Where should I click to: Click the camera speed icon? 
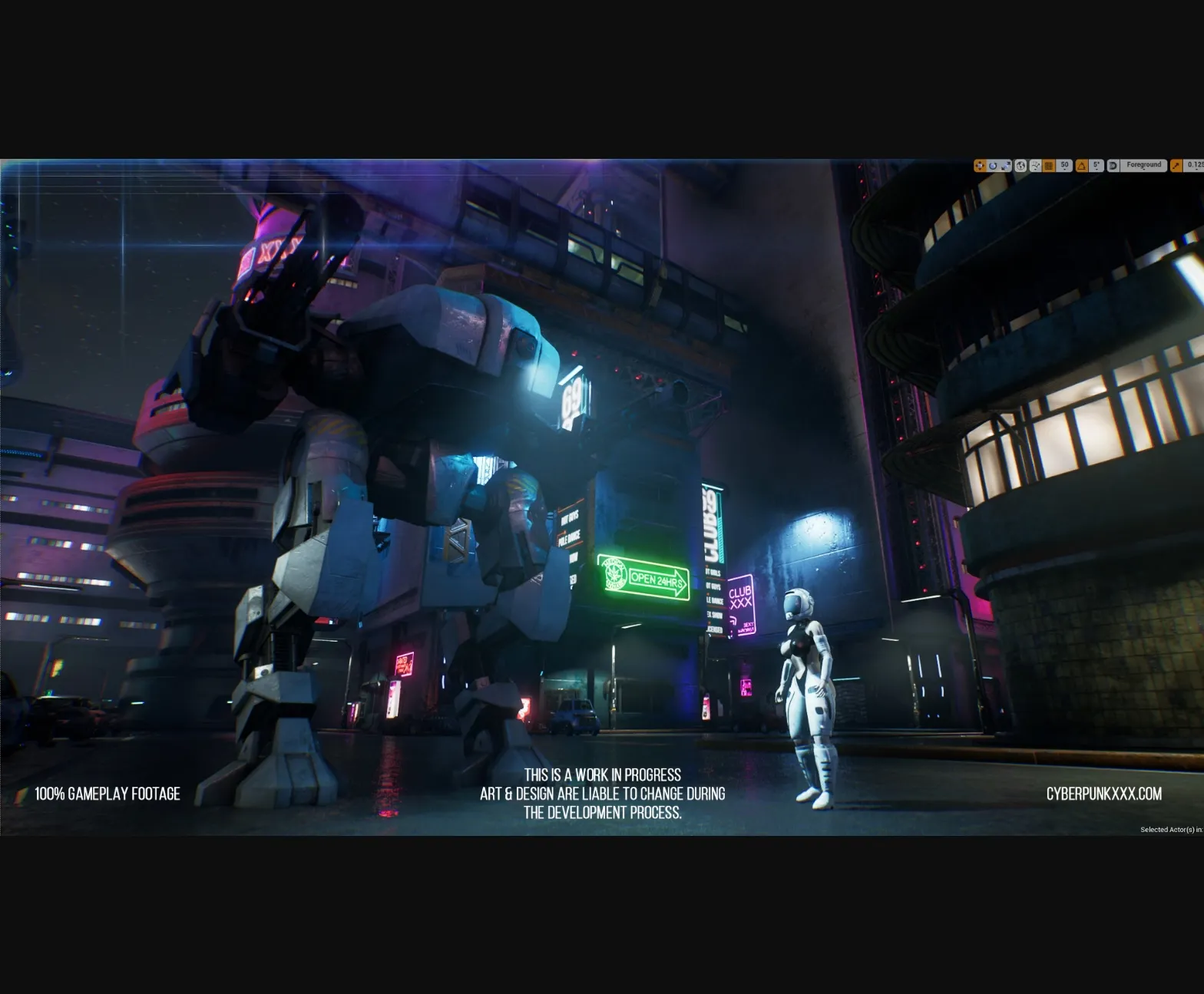(1175, 165)
